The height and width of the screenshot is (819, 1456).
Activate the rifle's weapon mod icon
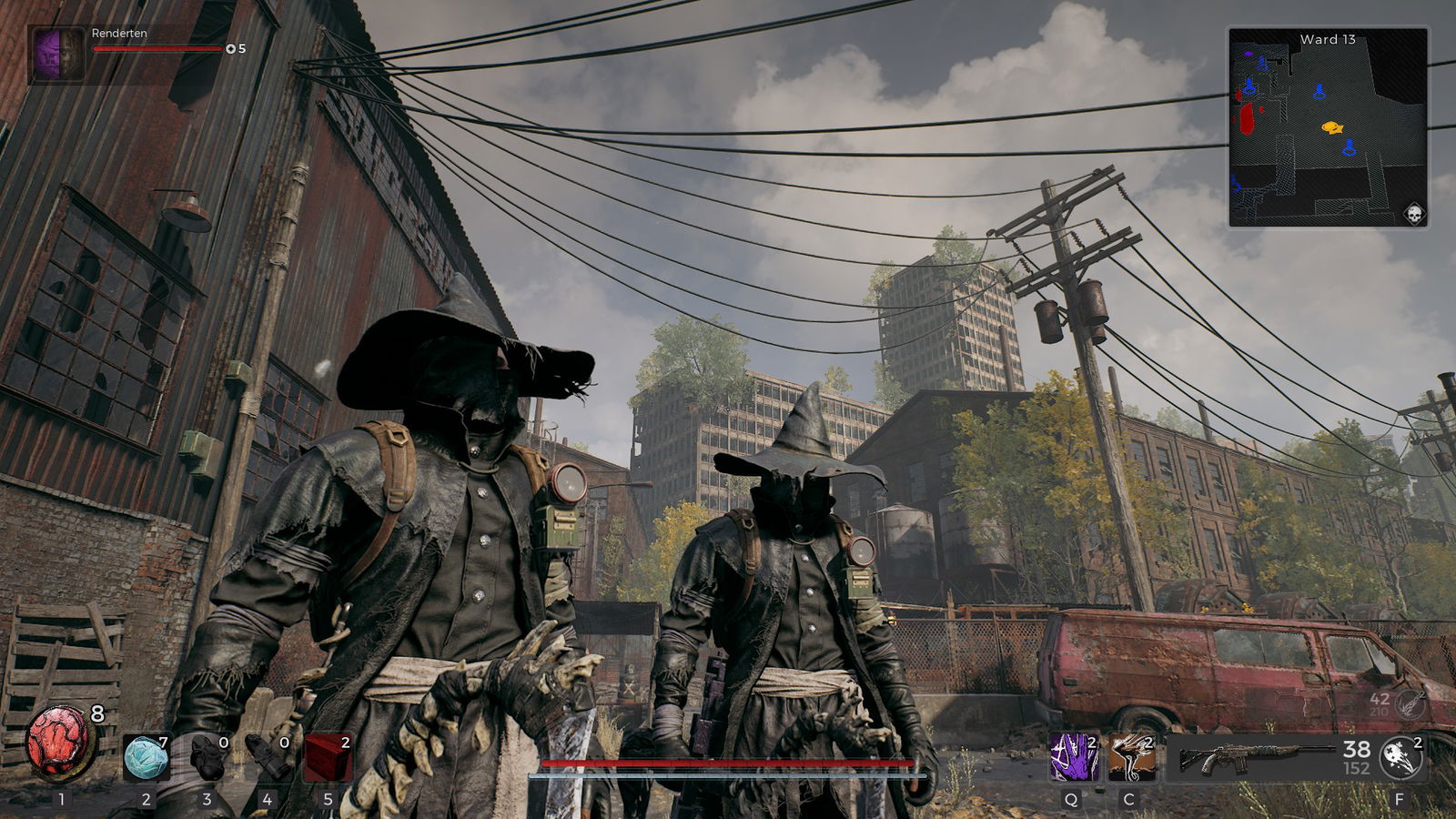[x=1400, y=758]
